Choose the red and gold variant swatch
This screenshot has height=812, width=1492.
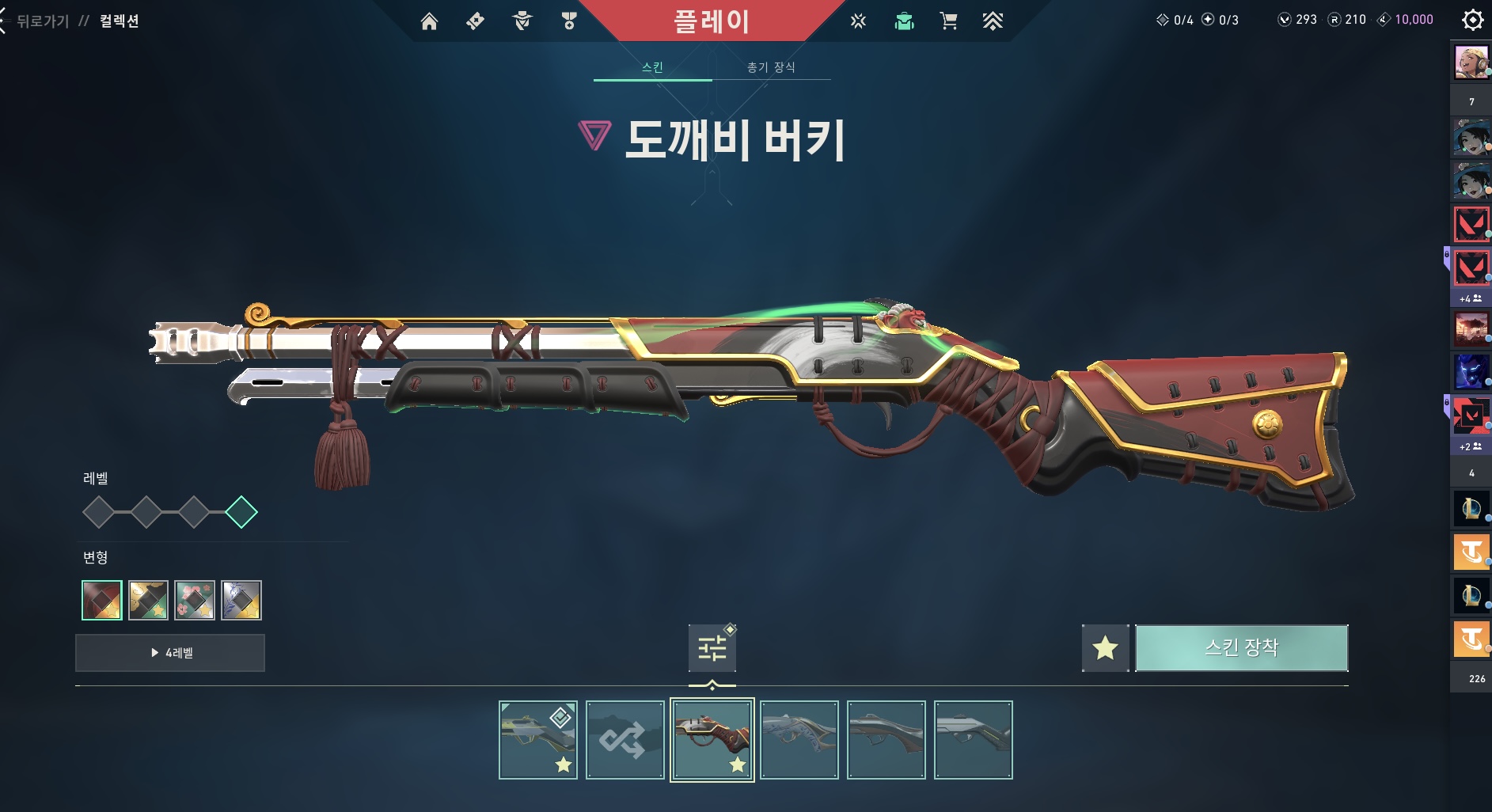(x=102, y=600)
